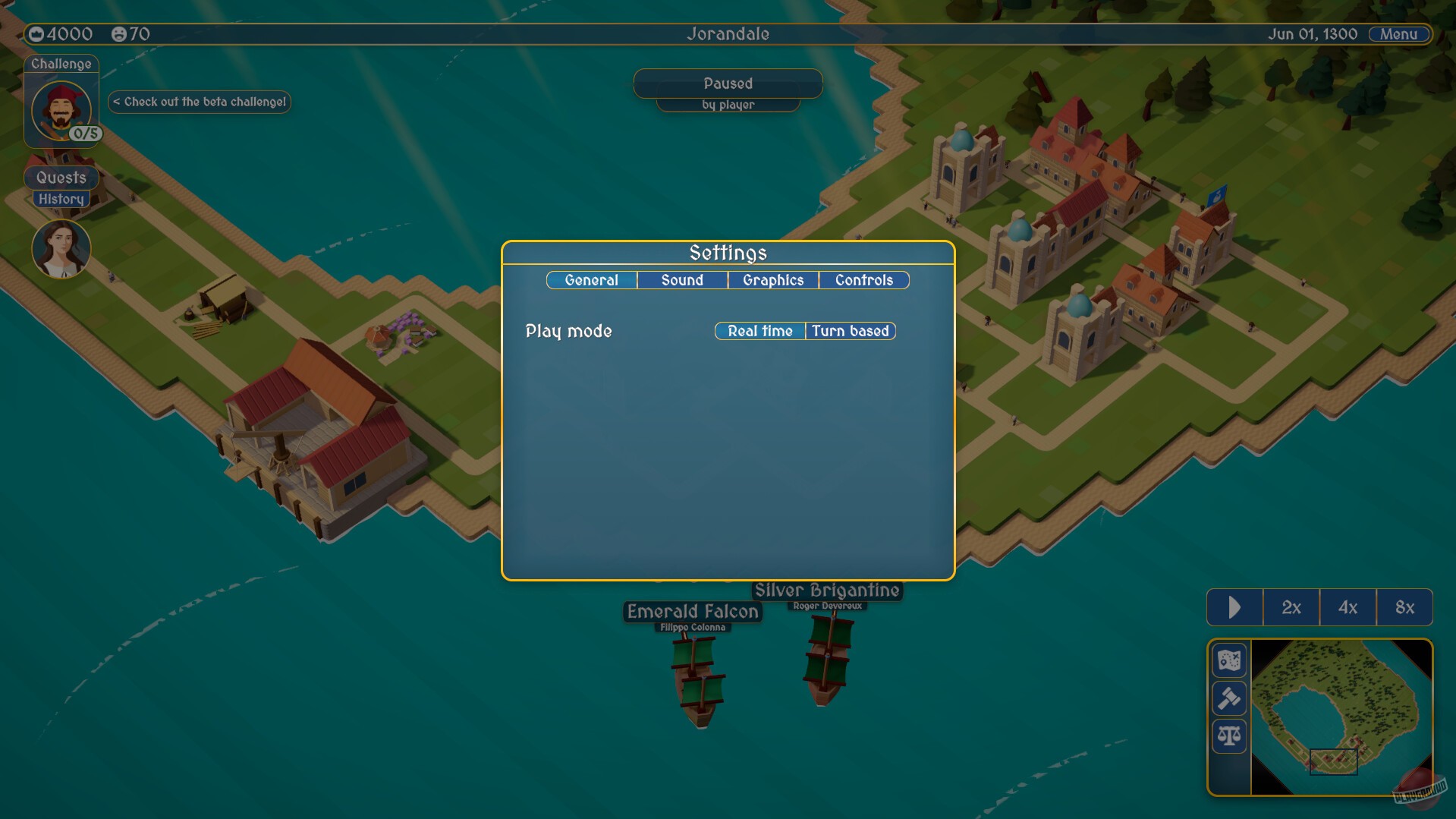Open the trade balance scales icon near minimap

pos(1229,734)
